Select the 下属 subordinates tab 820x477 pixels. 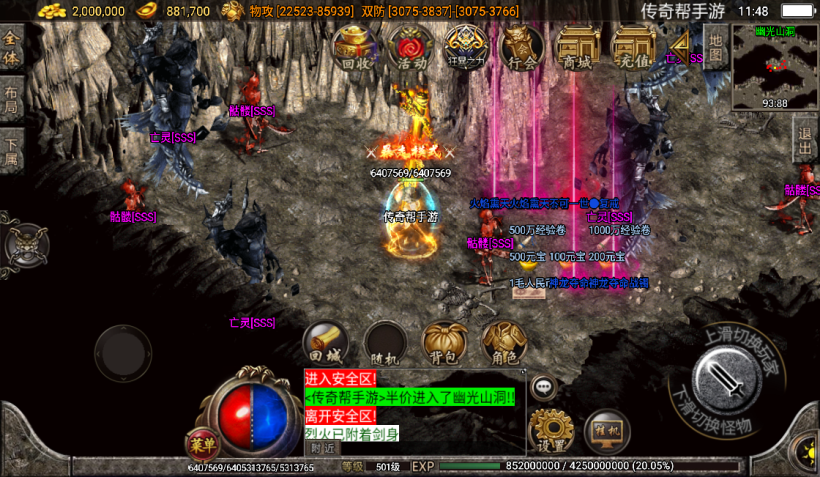(11, 152)
